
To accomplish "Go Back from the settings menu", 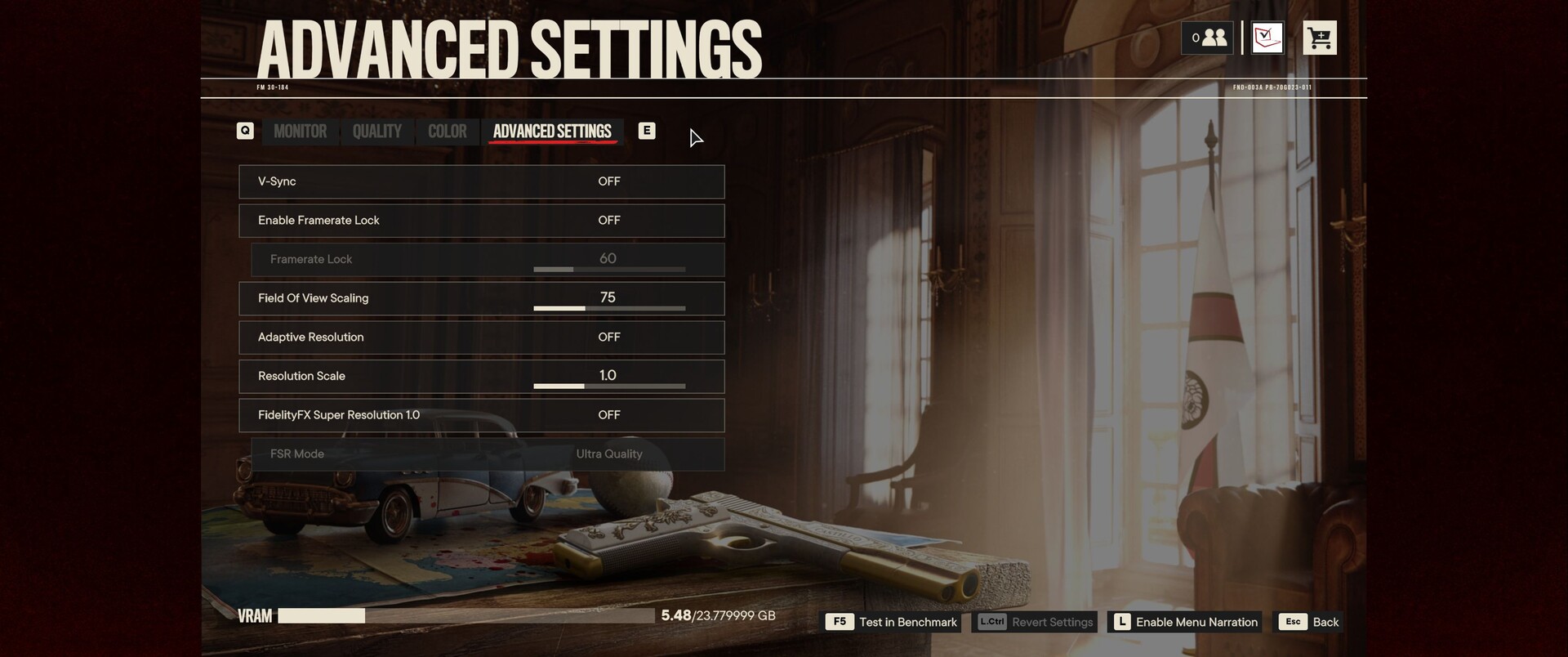I will tap(1311, 622).
